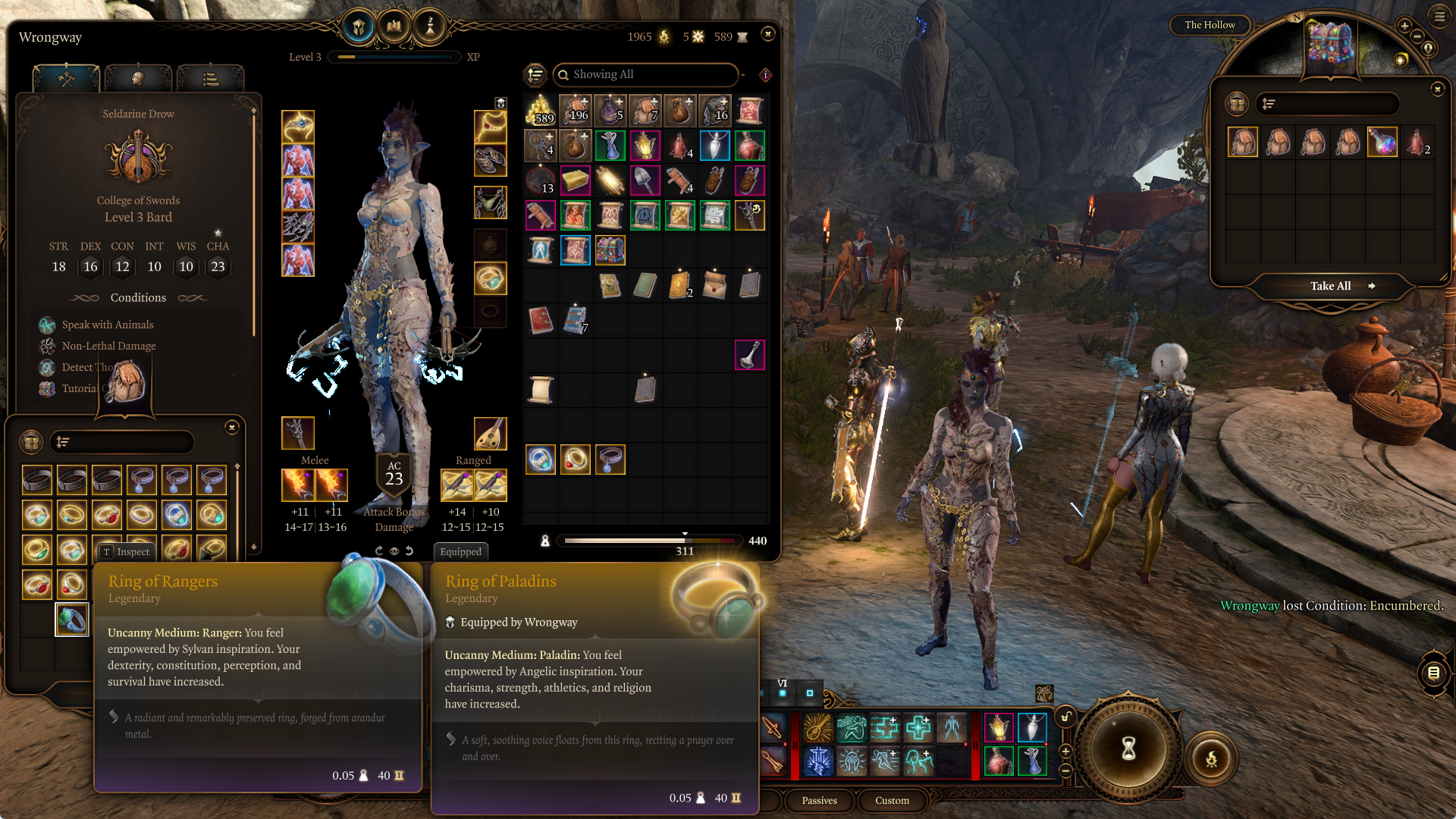Select the gold pile with 589 coins

tap(540, 111)
